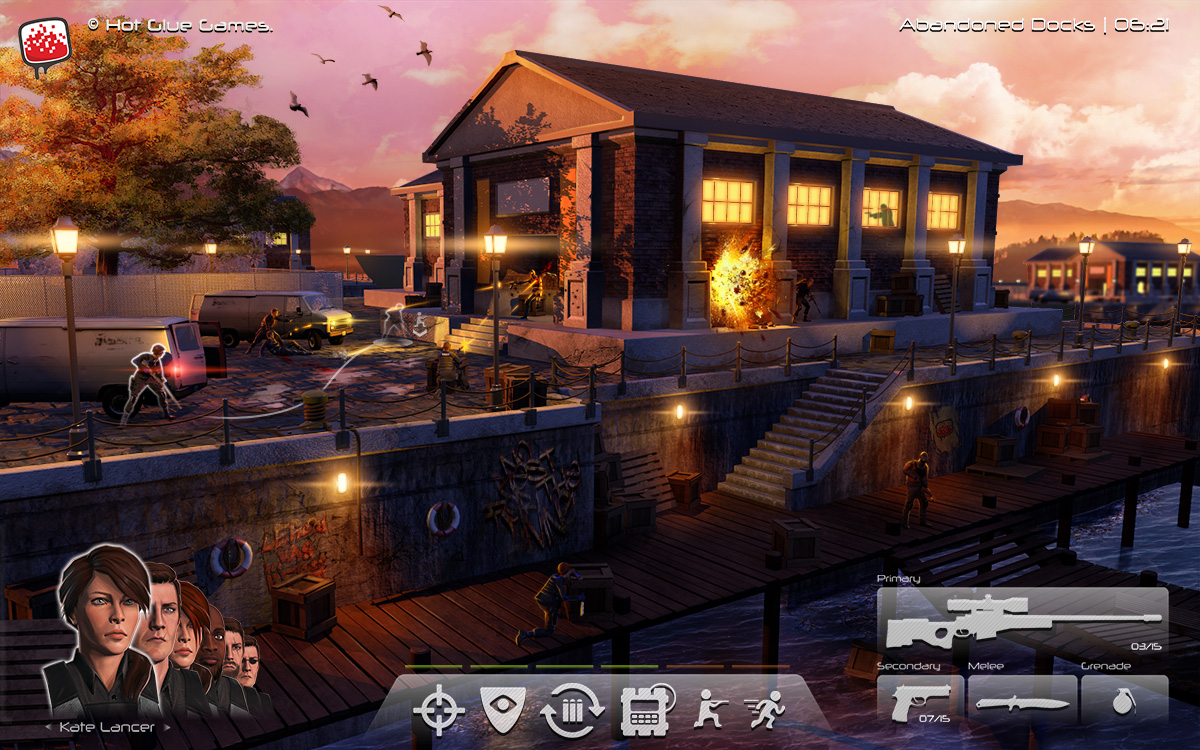The width and height of the screenshot is (1200, 750).
Task: Click the left arrow beside Kate Lancer
Action: 48,728
